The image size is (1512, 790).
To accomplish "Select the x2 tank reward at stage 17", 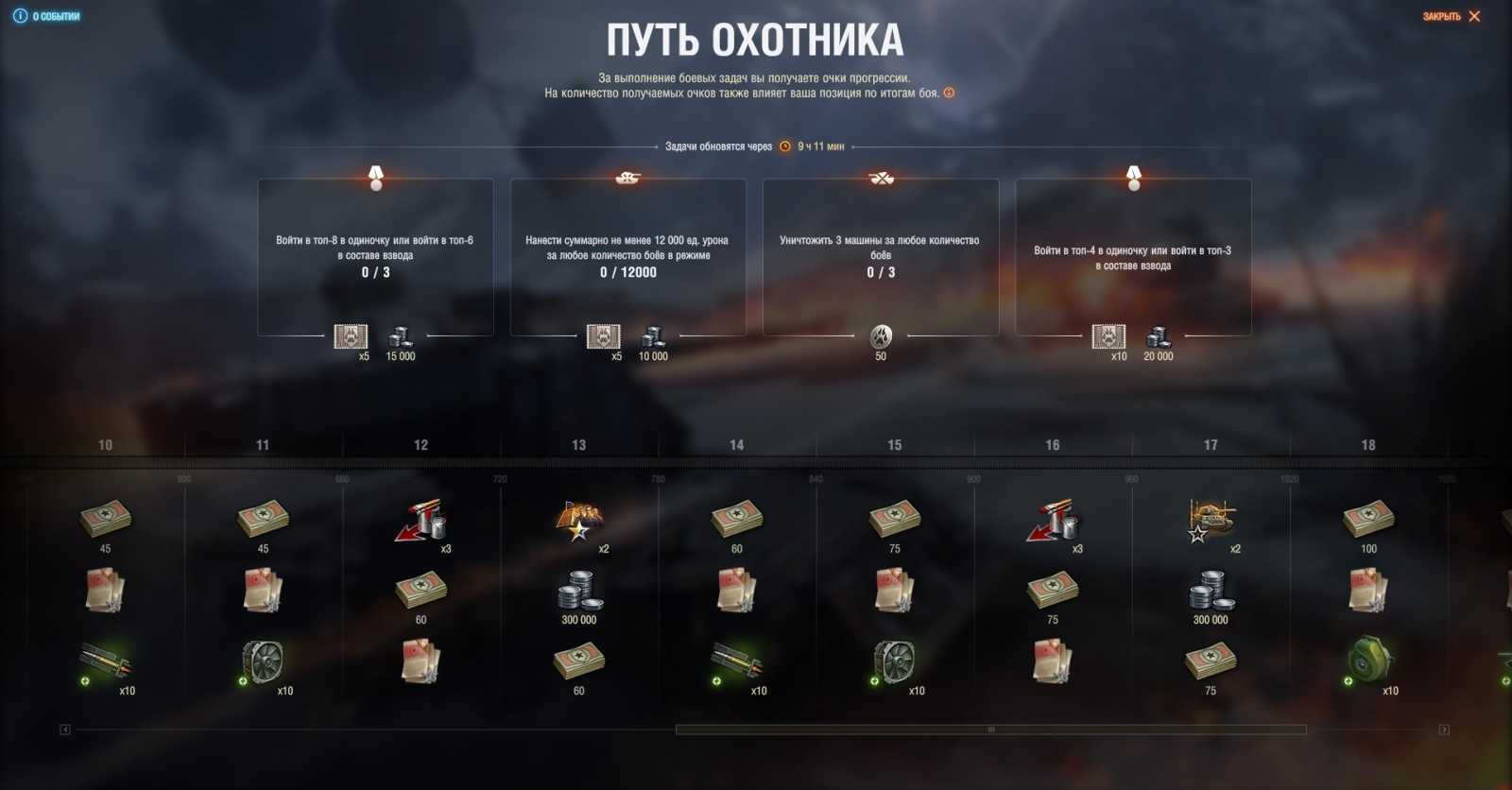I will coord(1211,520).
